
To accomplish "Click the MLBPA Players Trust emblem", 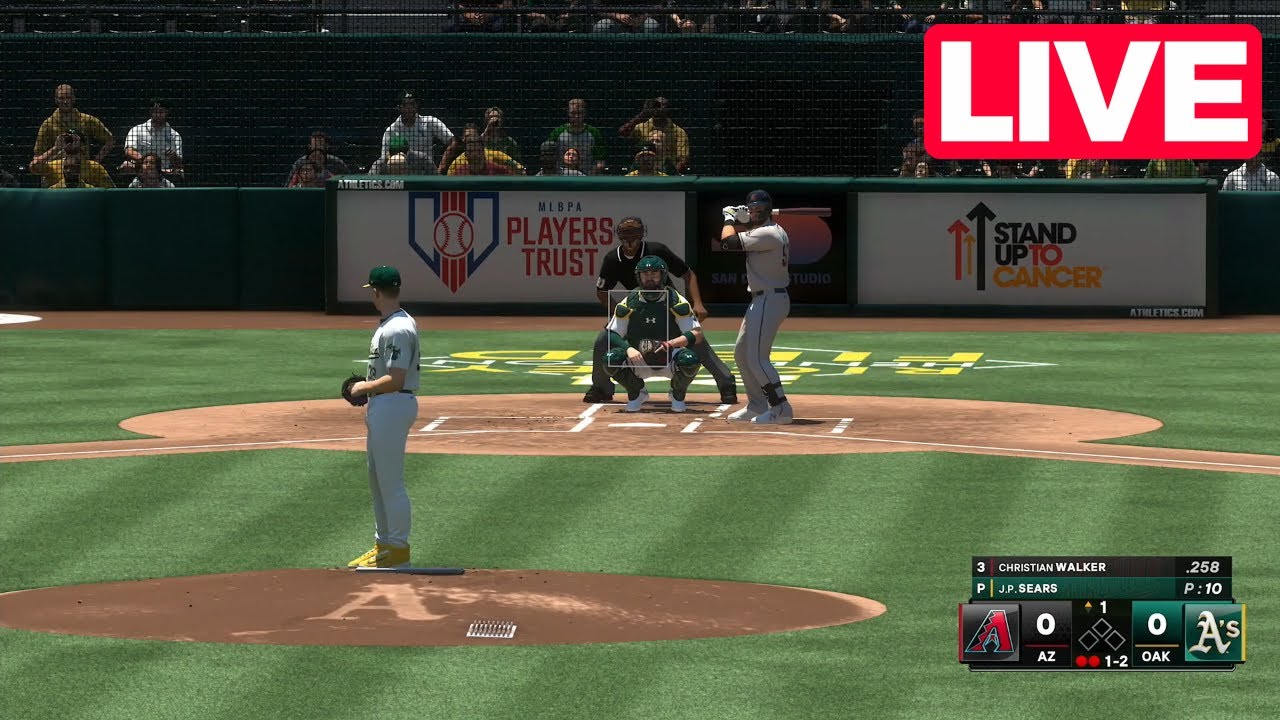I will coord(450,237).
